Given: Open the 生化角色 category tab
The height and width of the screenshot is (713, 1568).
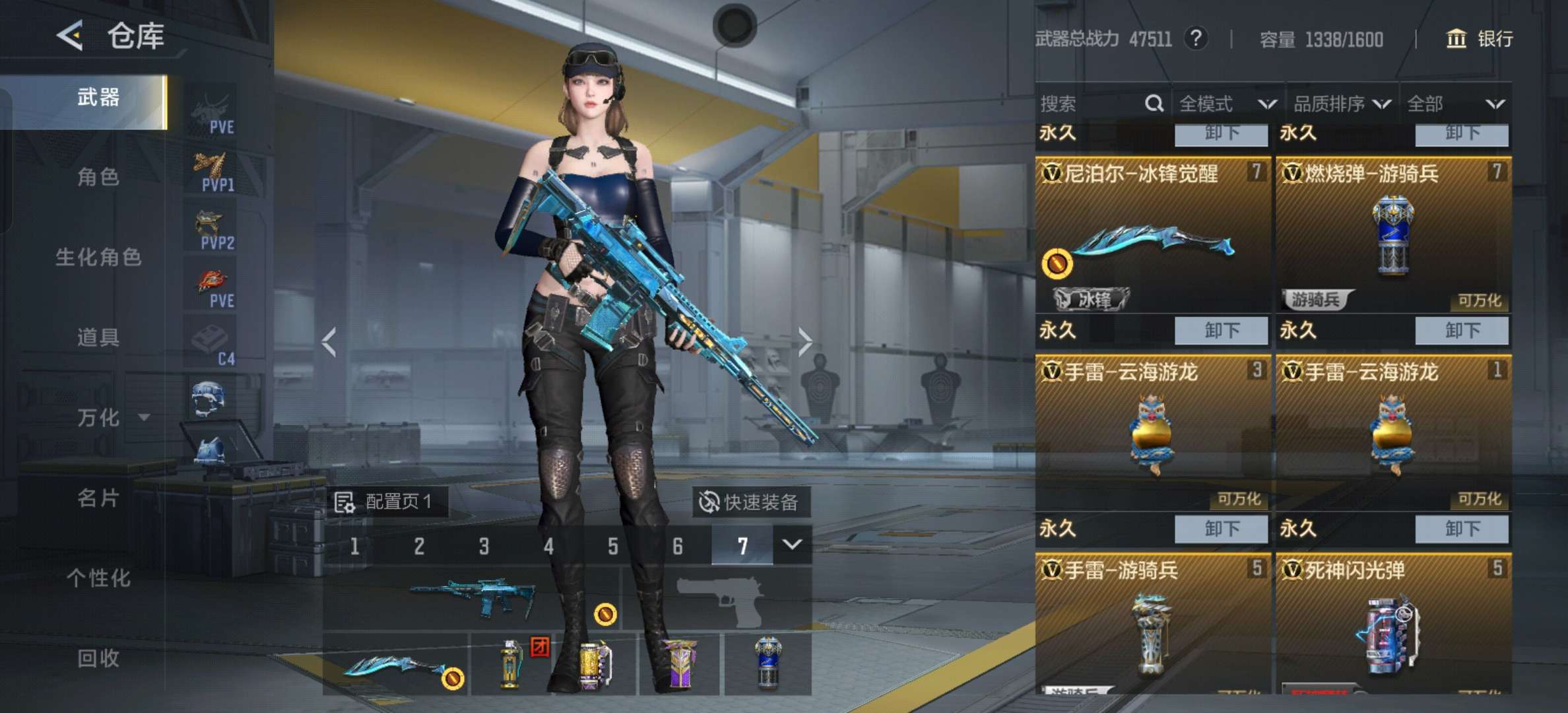Looking at the screenshot, I should tap(98, 257).
